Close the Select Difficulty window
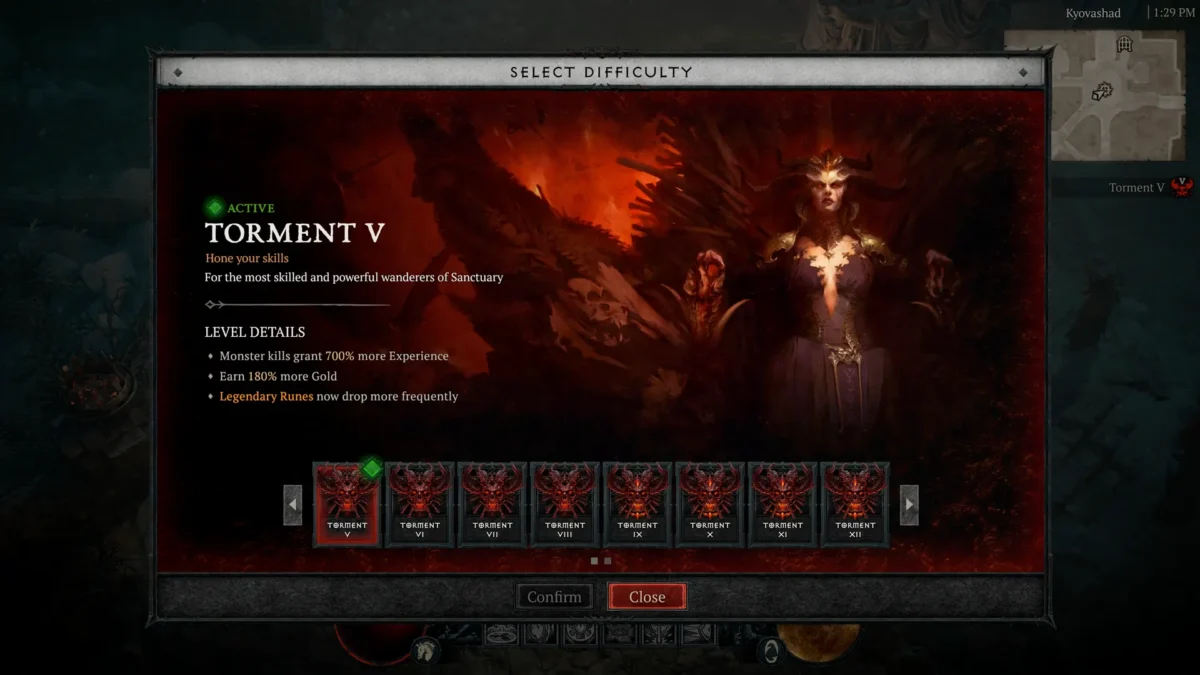1200x675 pixels. 647,597
